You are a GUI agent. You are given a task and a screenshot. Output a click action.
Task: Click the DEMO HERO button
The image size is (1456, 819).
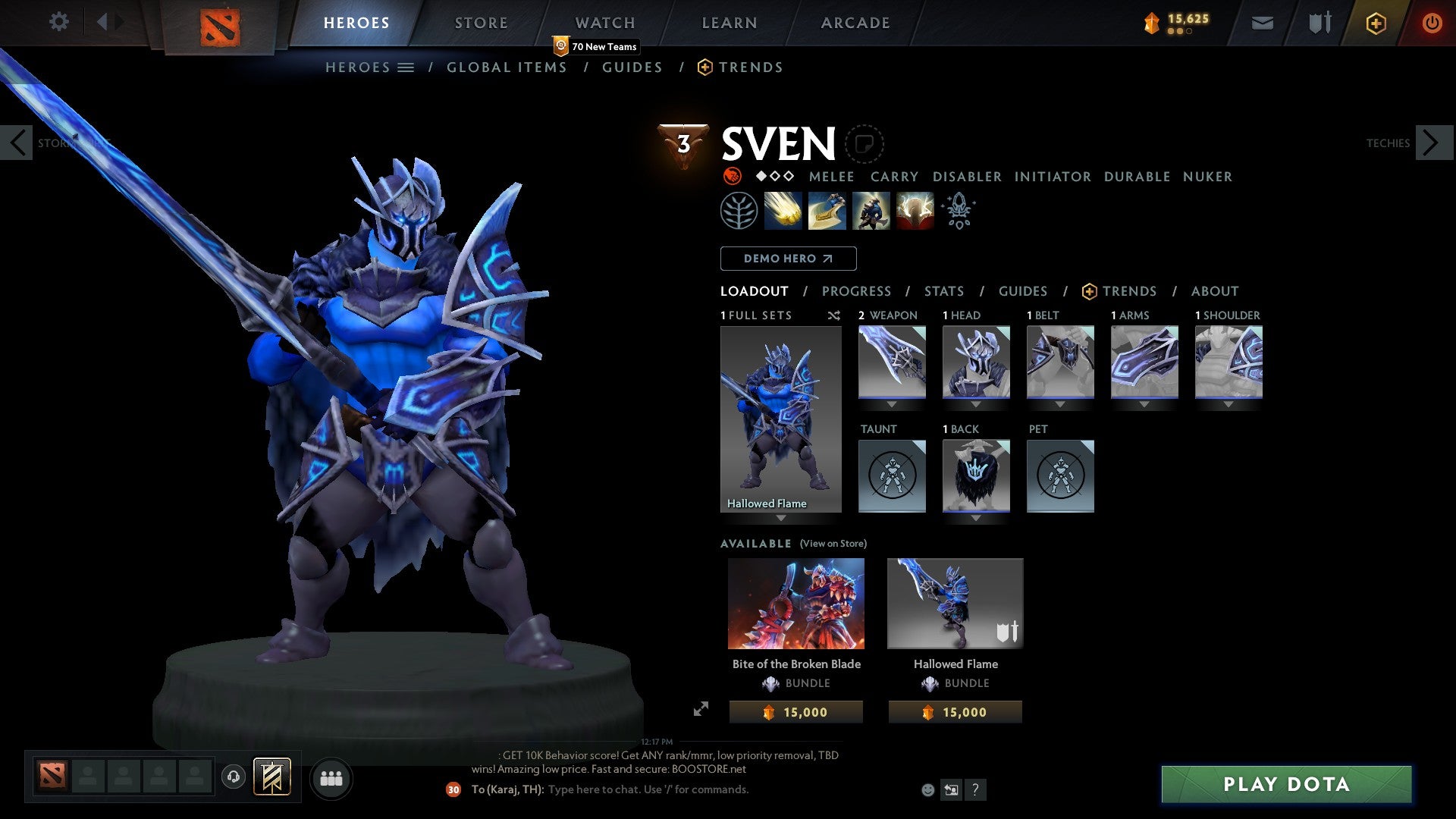click(787, 259)
